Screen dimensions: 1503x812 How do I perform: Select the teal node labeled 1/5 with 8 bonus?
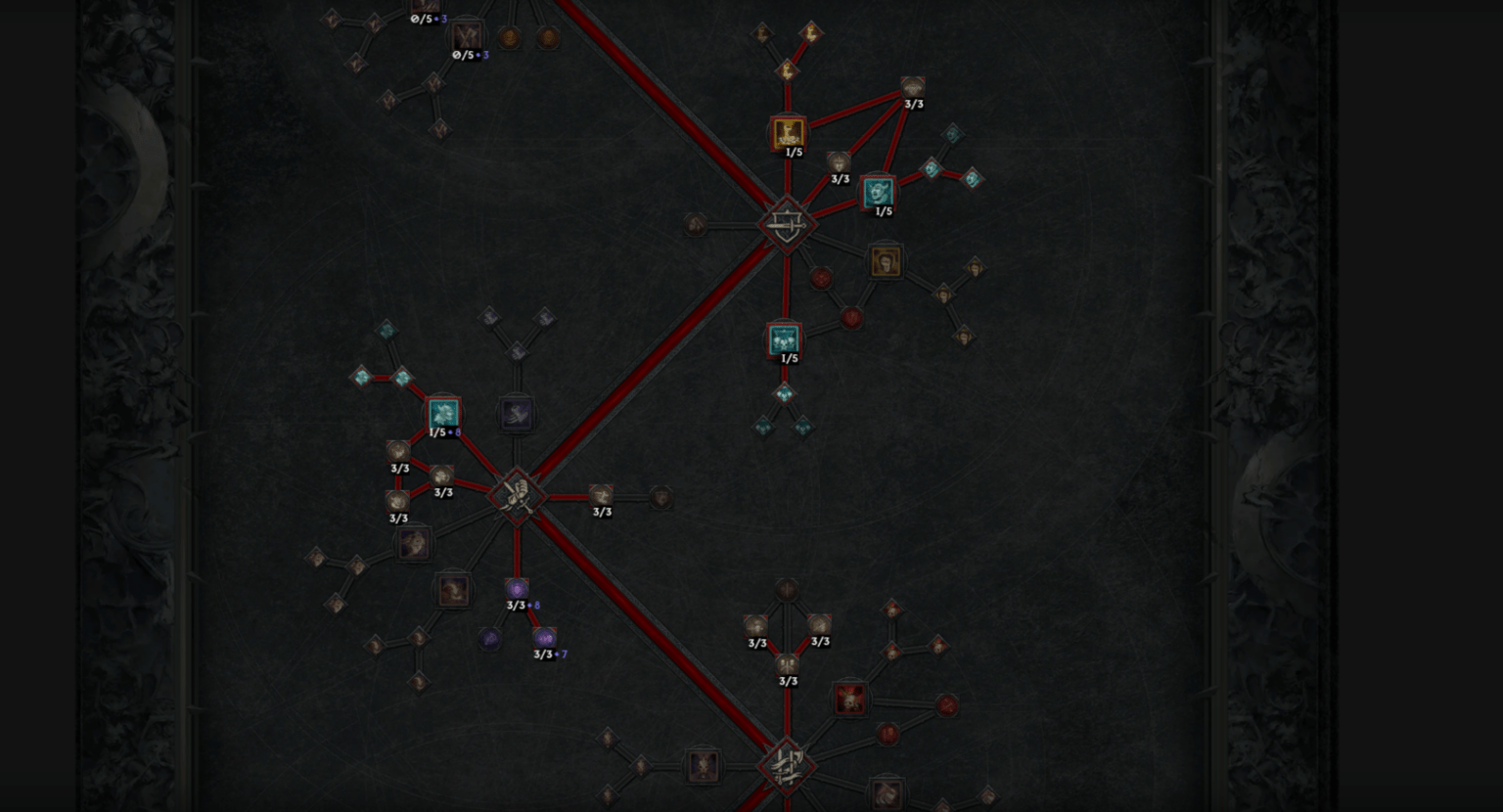coord(442,414)
